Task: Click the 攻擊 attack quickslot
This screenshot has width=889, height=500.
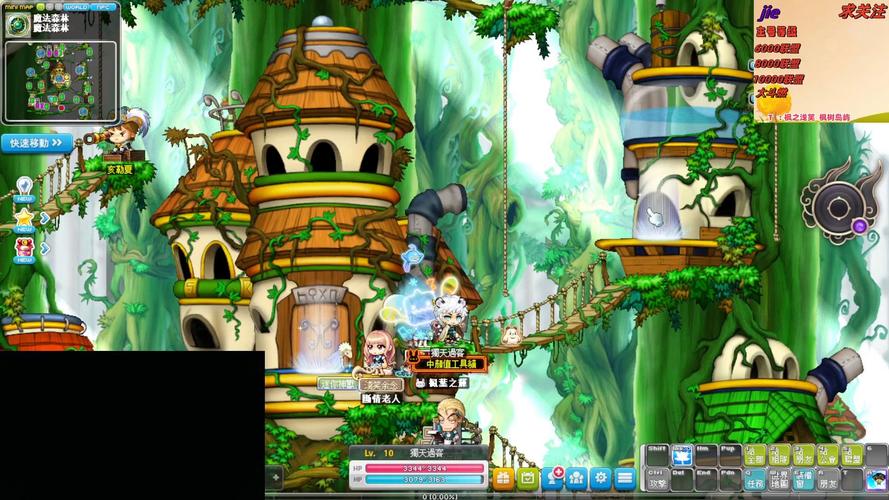Action: [x=656, y=479]
